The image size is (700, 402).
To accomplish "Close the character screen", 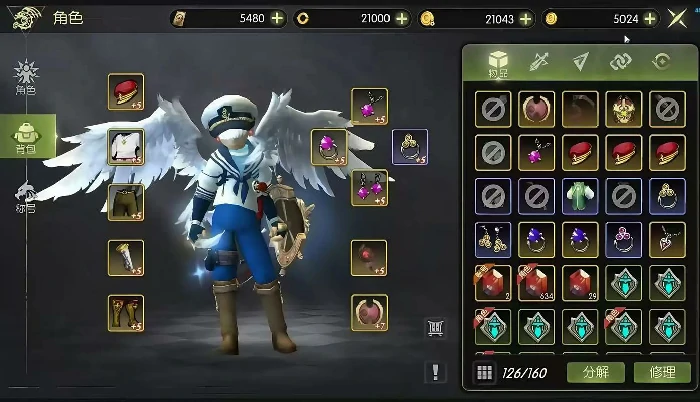I will [x=677, y=18].
